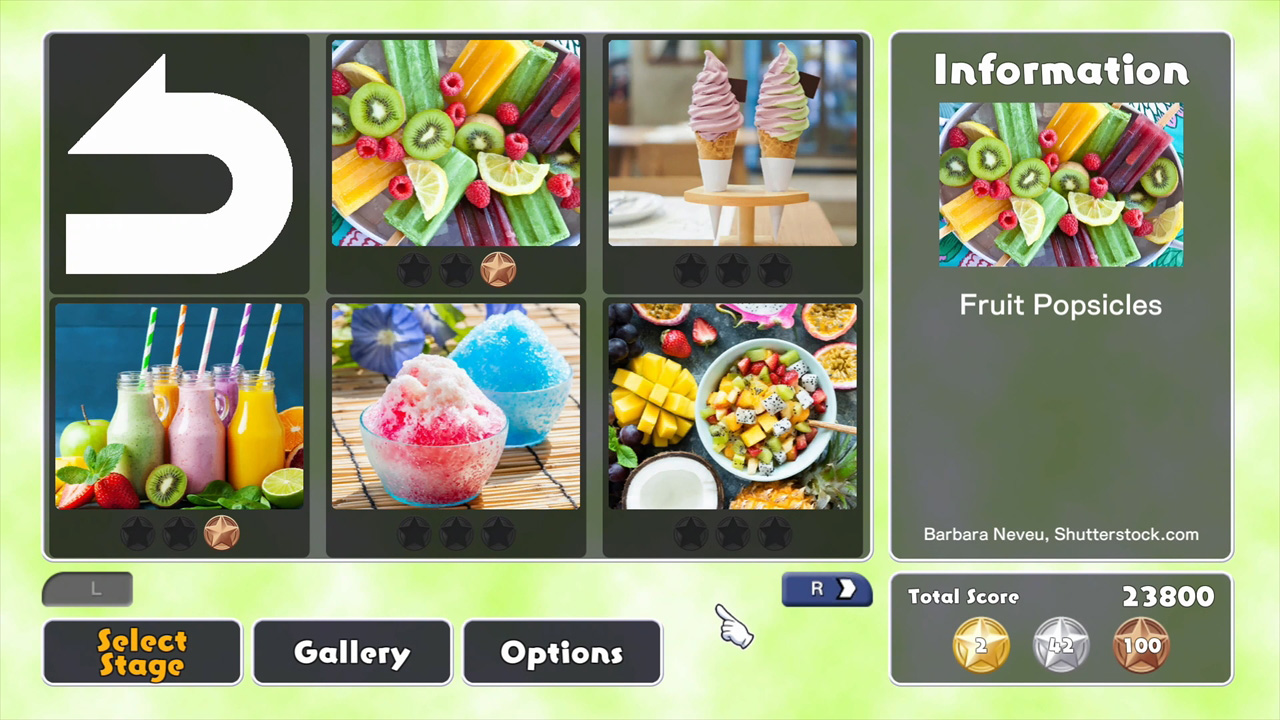Viewport: 1280px width, 720px height.
Task: Click the bronze star under Fruit Popsicles
Action: pyautogui.click(x=499, y=268)
